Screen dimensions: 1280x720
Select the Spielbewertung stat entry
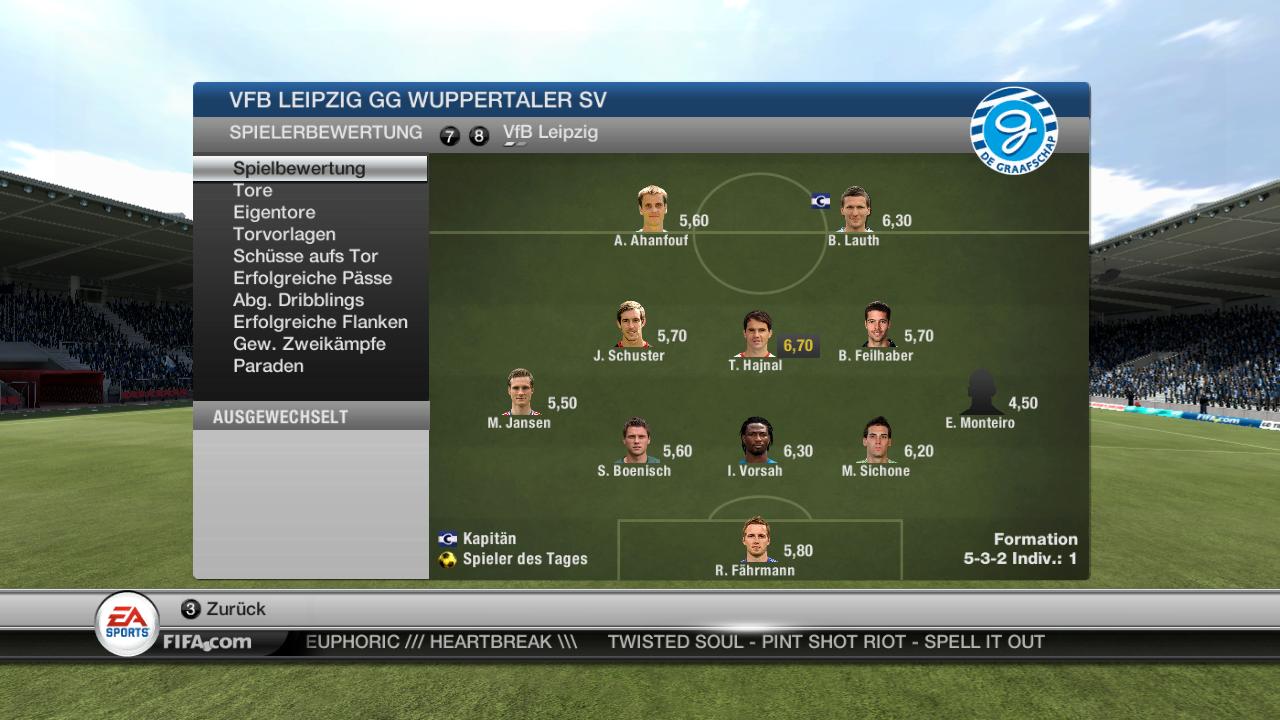pos(299,168)
